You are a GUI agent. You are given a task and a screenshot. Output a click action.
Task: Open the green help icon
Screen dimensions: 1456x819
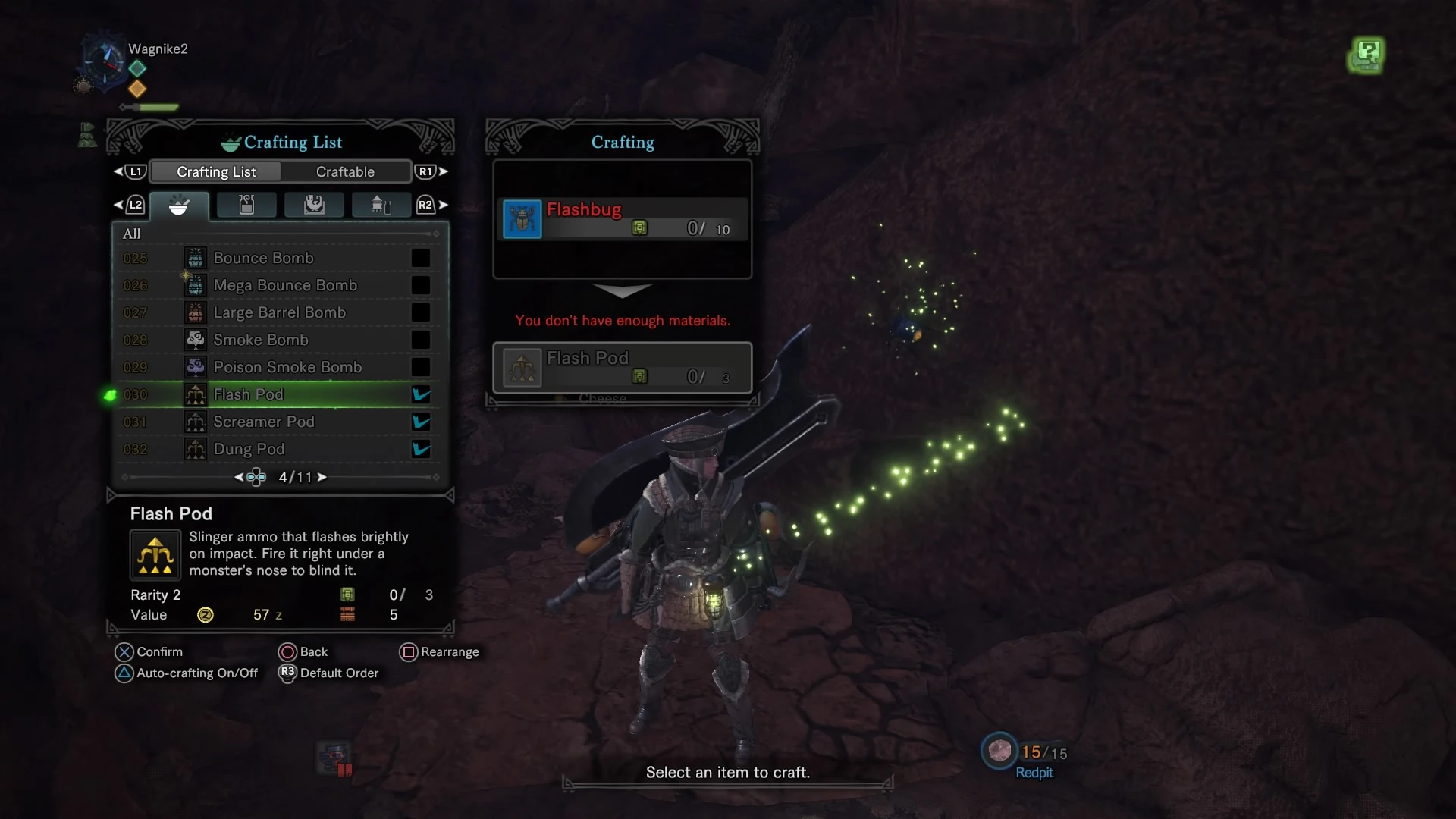(1367, 55)
